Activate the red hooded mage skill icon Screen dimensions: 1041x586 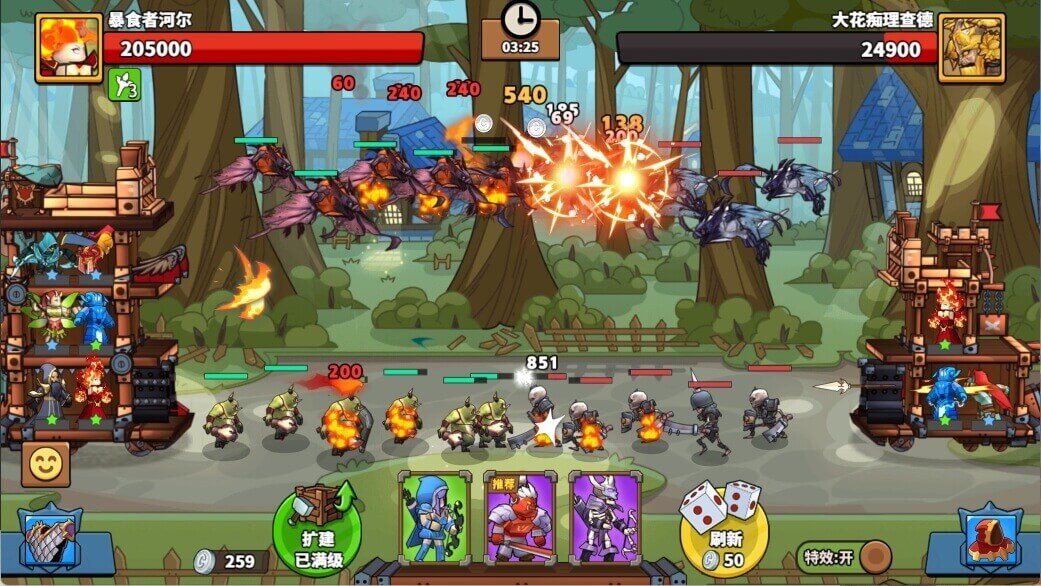point(989,541)
